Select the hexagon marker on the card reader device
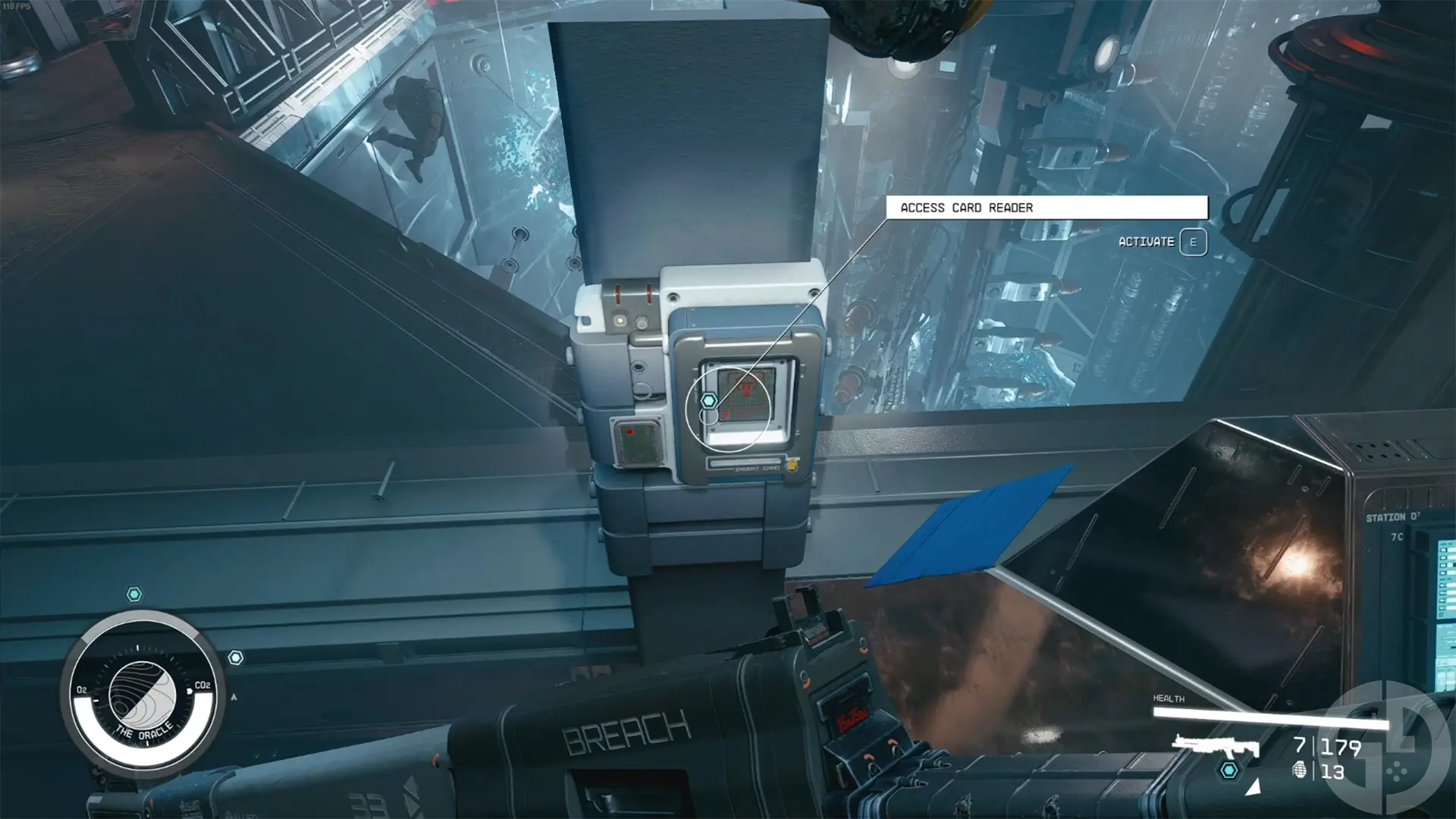The image size is (1456, 819). pos(709,400)
